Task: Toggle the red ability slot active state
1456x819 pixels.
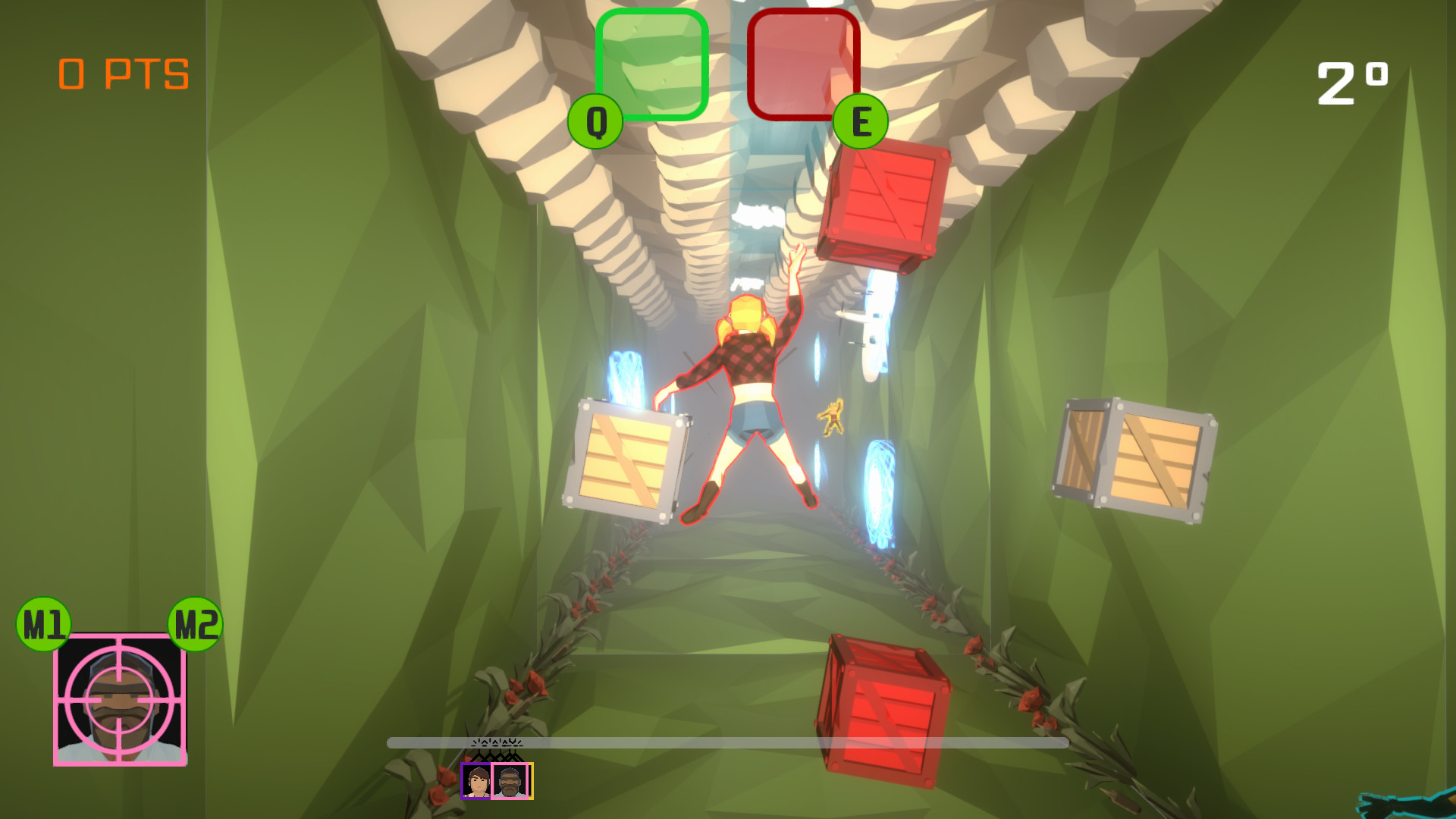Action: click(804, 64)
